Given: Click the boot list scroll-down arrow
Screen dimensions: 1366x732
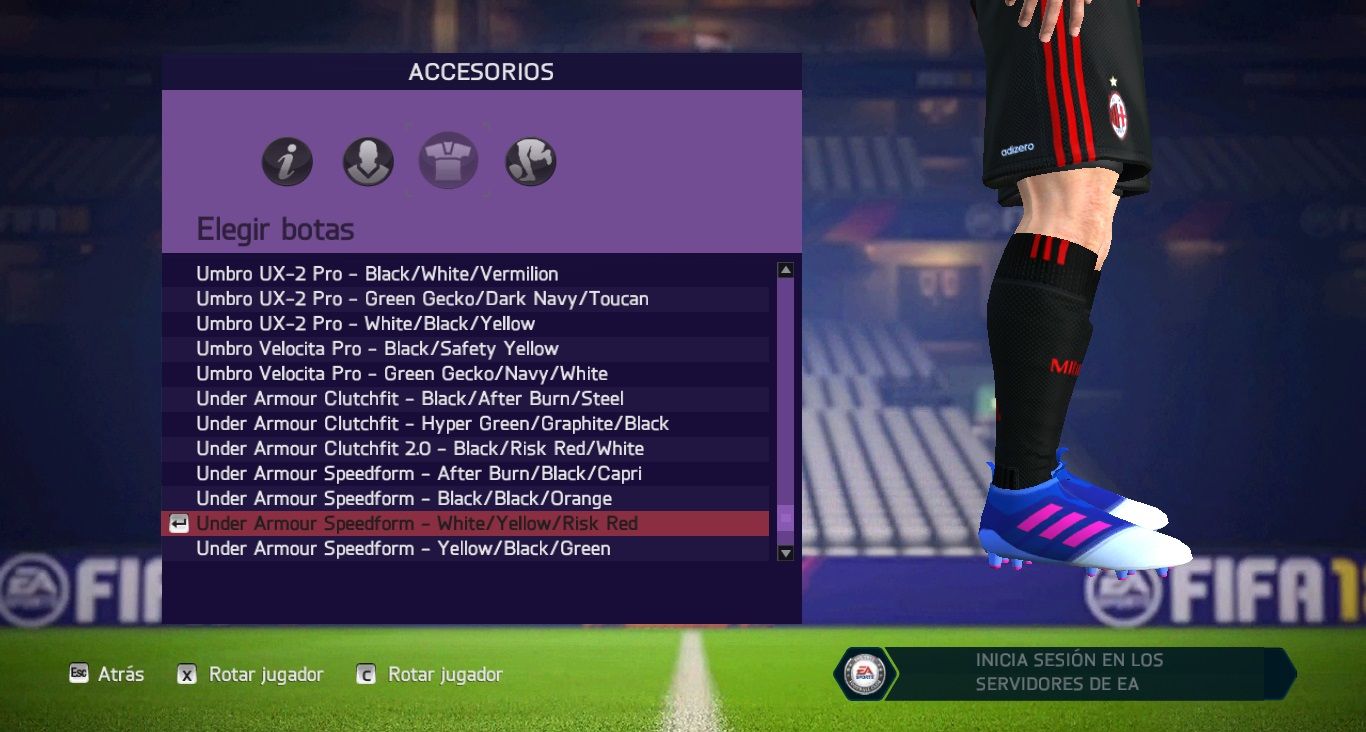Looking at the screenshot, I should point(785,553).
